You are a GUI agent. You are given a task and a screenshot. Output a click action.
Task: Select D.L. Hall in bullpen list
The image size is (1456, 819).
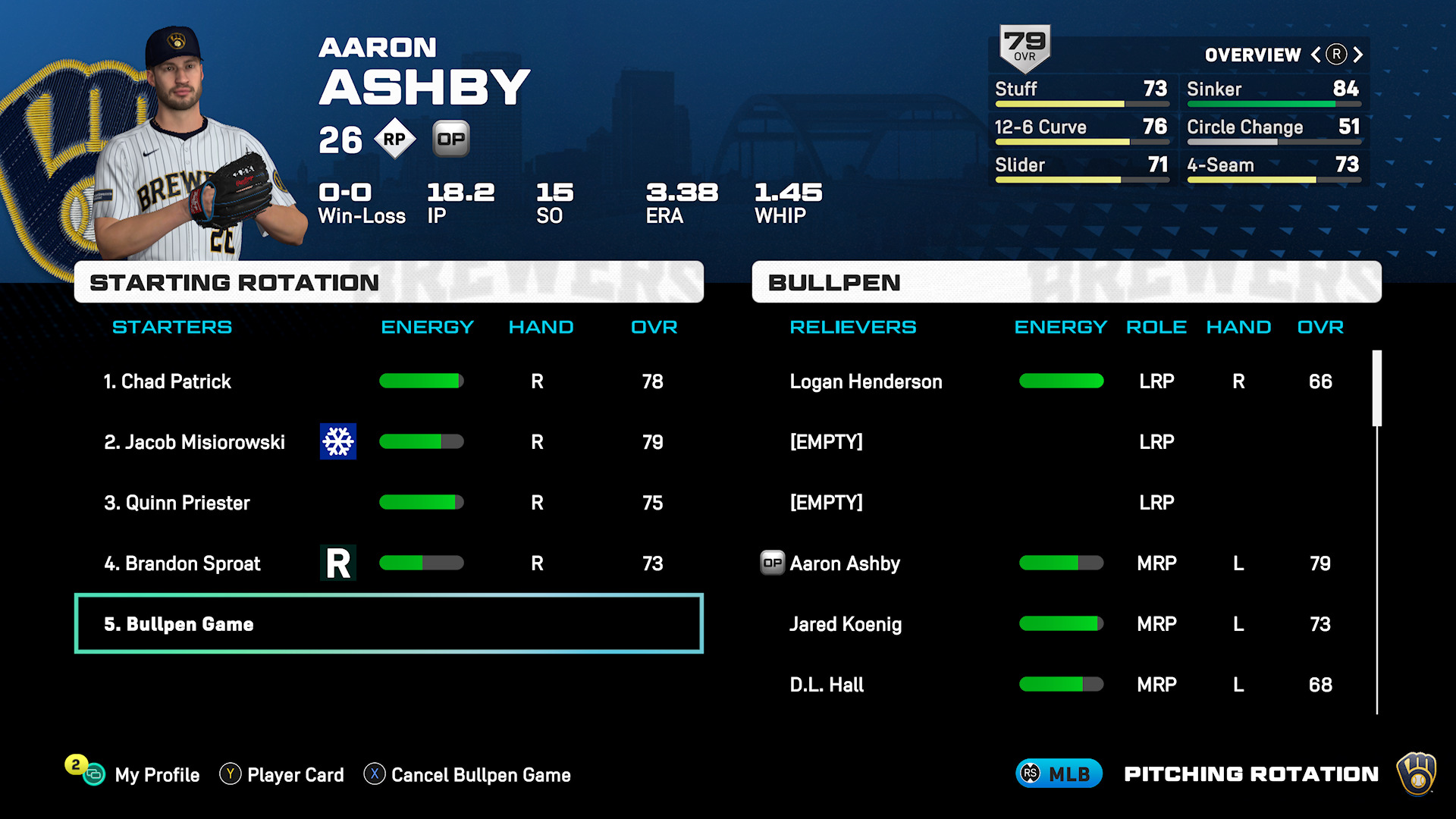827,685
